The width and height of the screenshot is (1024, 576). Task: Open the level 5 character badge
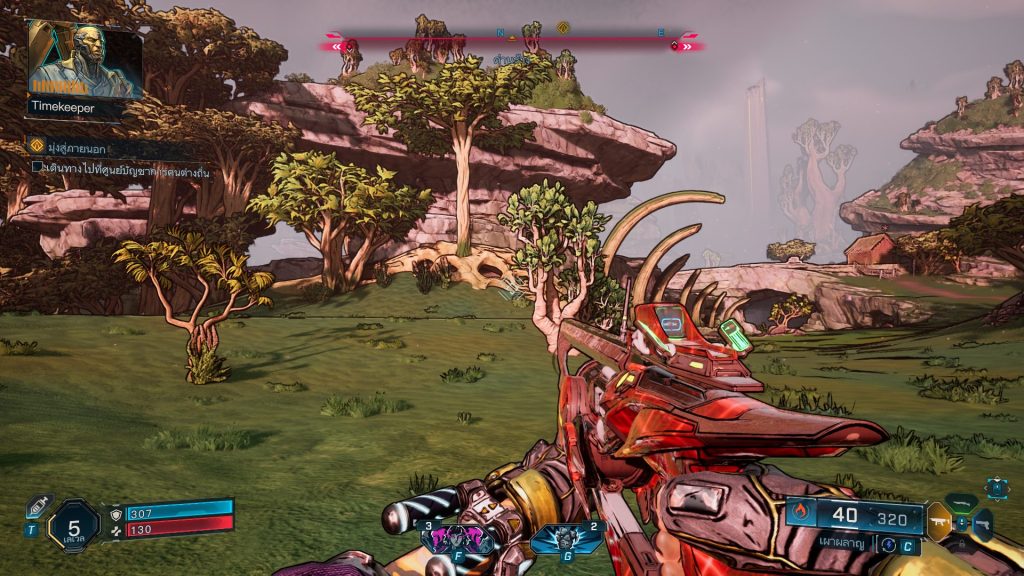[x=74, y=524]
